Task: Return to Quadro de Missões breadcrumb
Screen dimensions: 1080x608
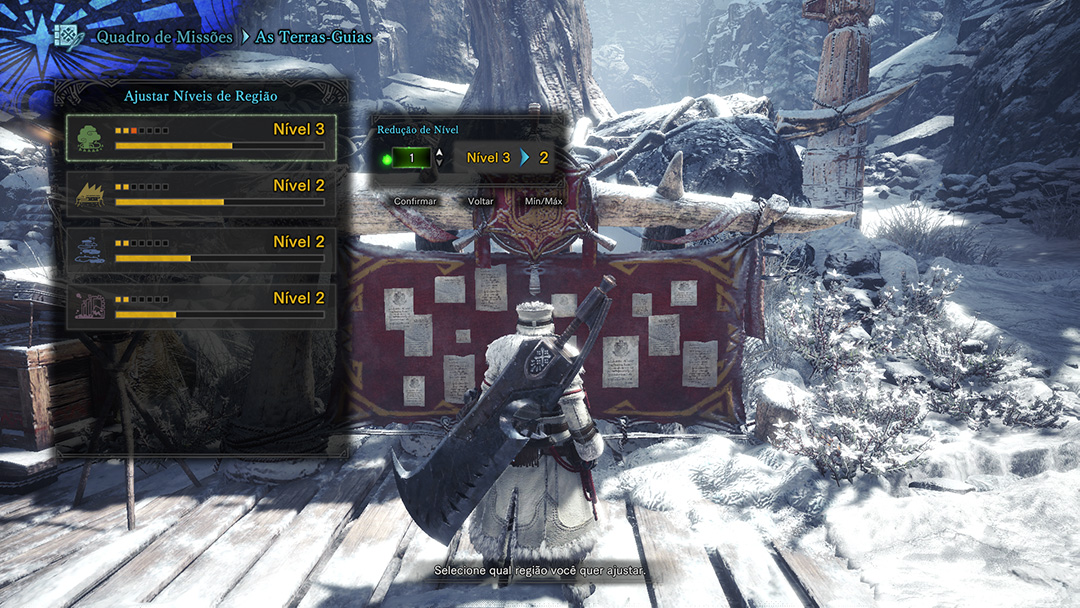Action: (164, 37)
